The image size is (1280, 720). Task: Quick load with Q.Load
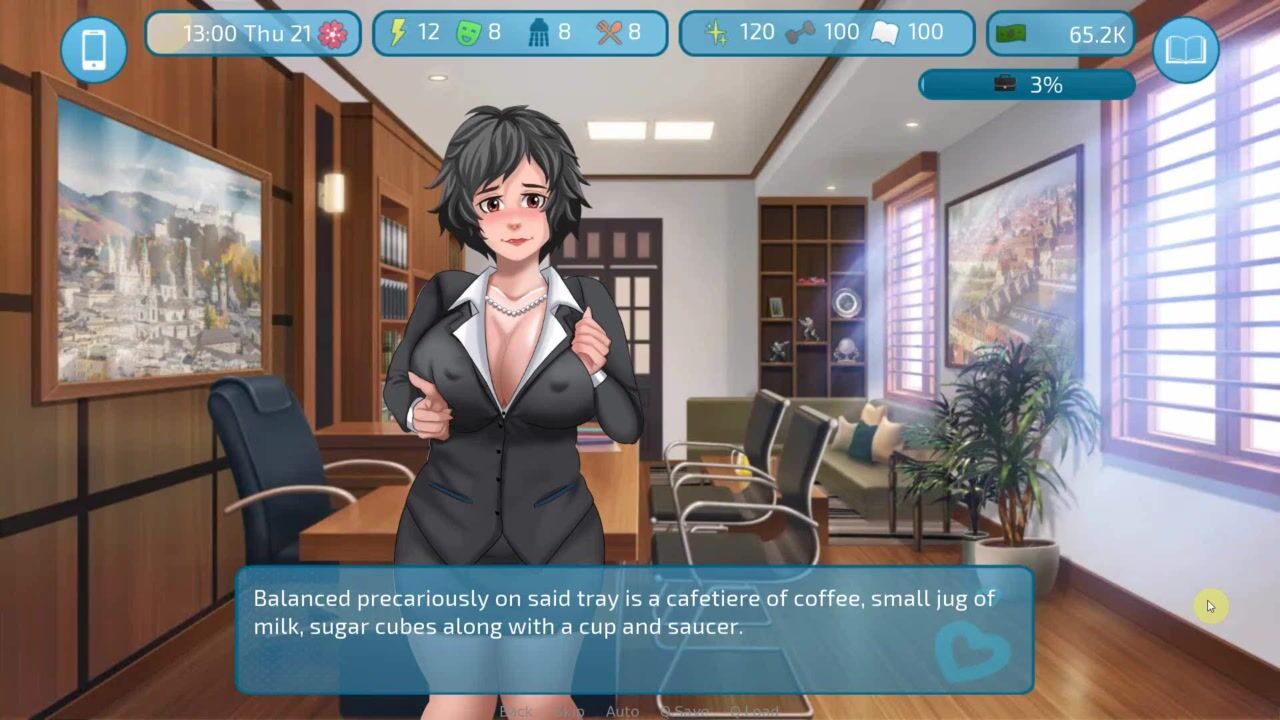pyautogui.click(x=753, y=711)
